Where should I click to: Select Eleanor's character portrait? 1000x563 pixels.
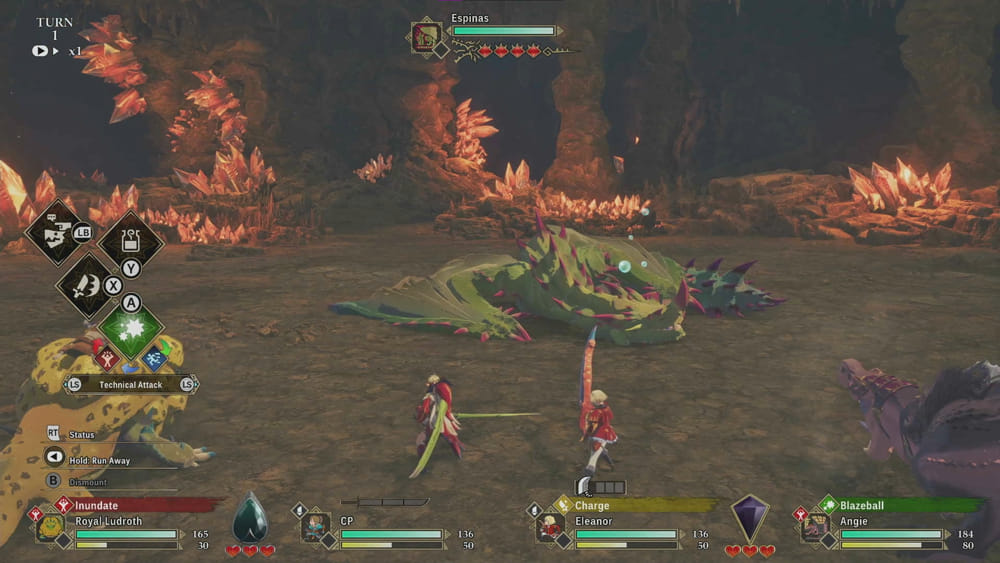pyautogui.click(x=550, y=528)
